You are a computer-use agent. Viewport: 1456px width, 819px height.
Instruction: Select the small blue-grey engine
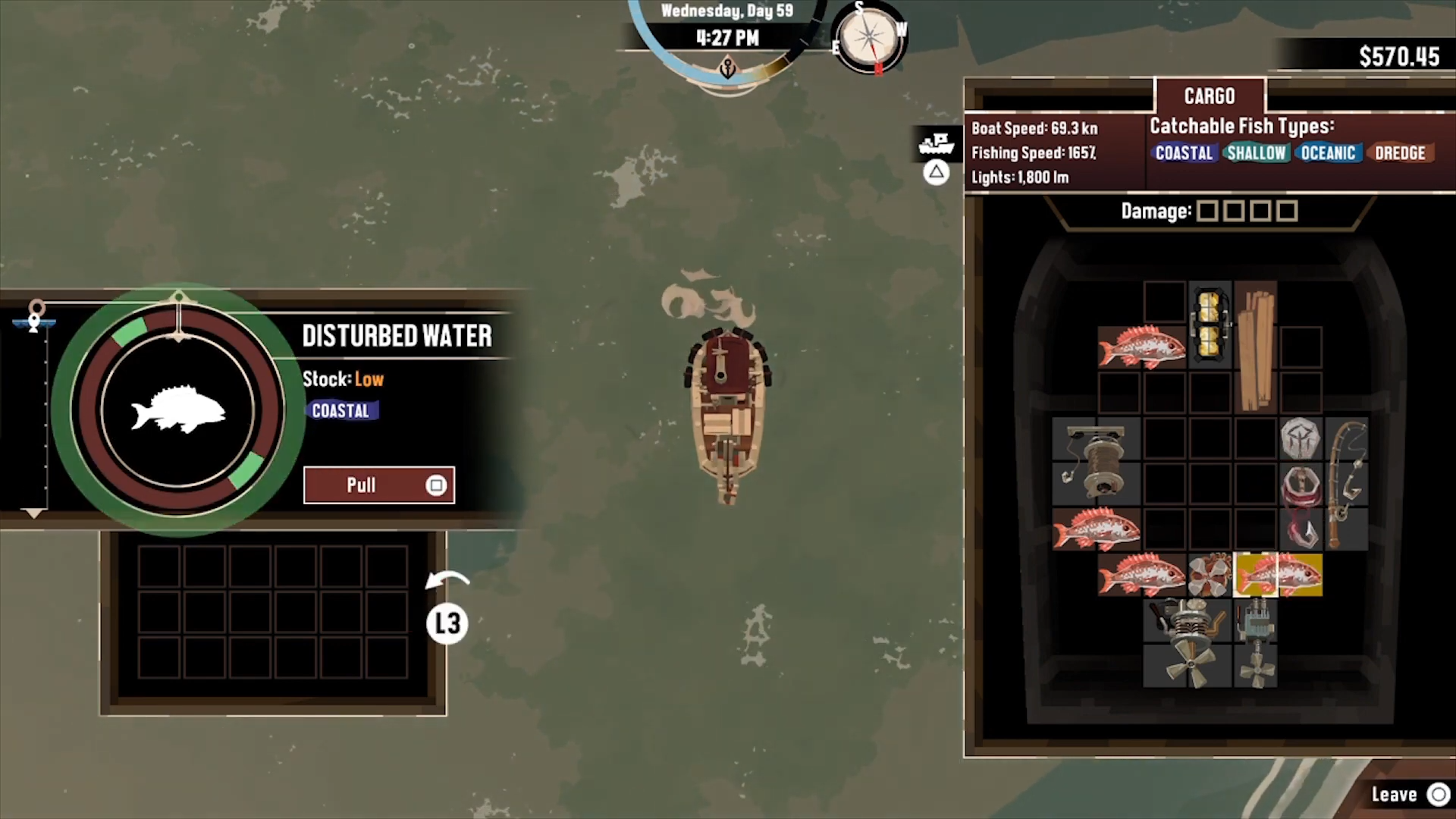(x=1255, y=643)
